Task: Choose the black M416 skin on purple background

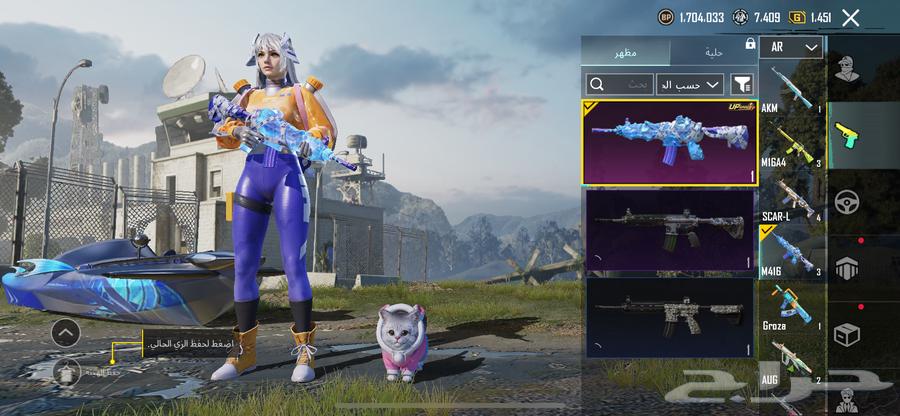Action: coord(670,230)
